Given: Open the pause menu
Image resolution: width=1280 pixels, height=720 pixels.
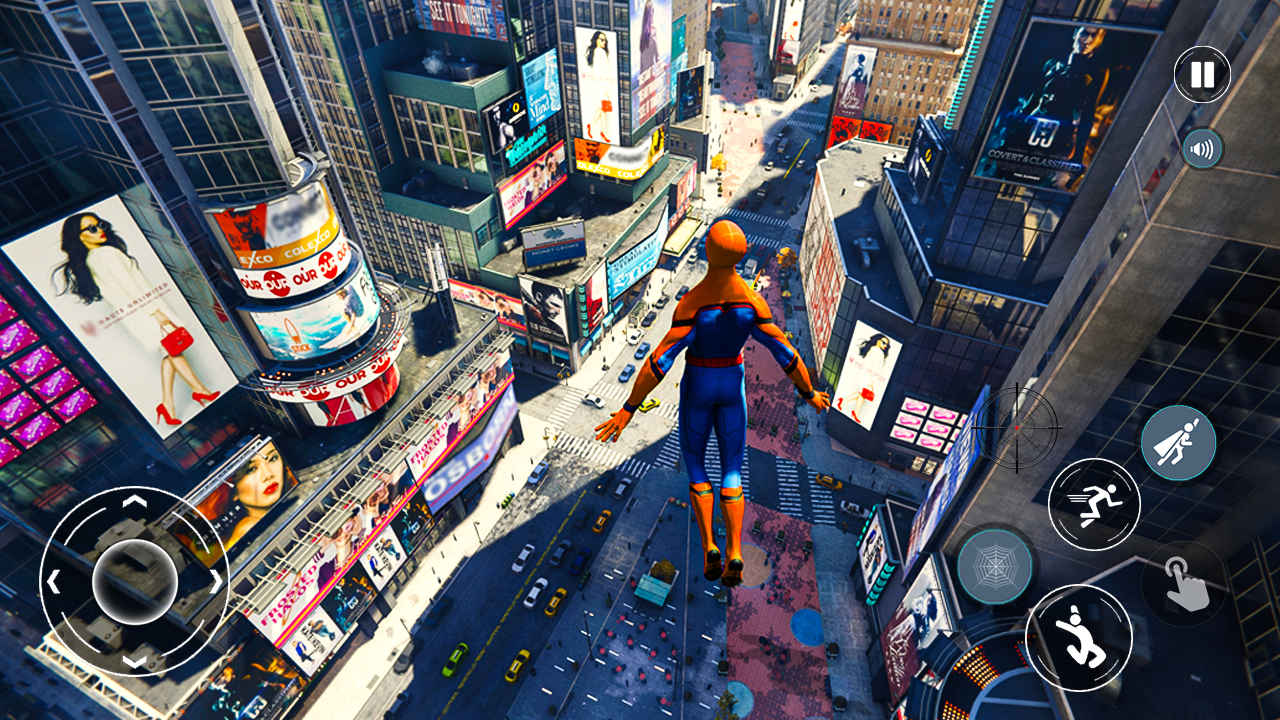Looking at the screenshot, I should coord(1201,73).
